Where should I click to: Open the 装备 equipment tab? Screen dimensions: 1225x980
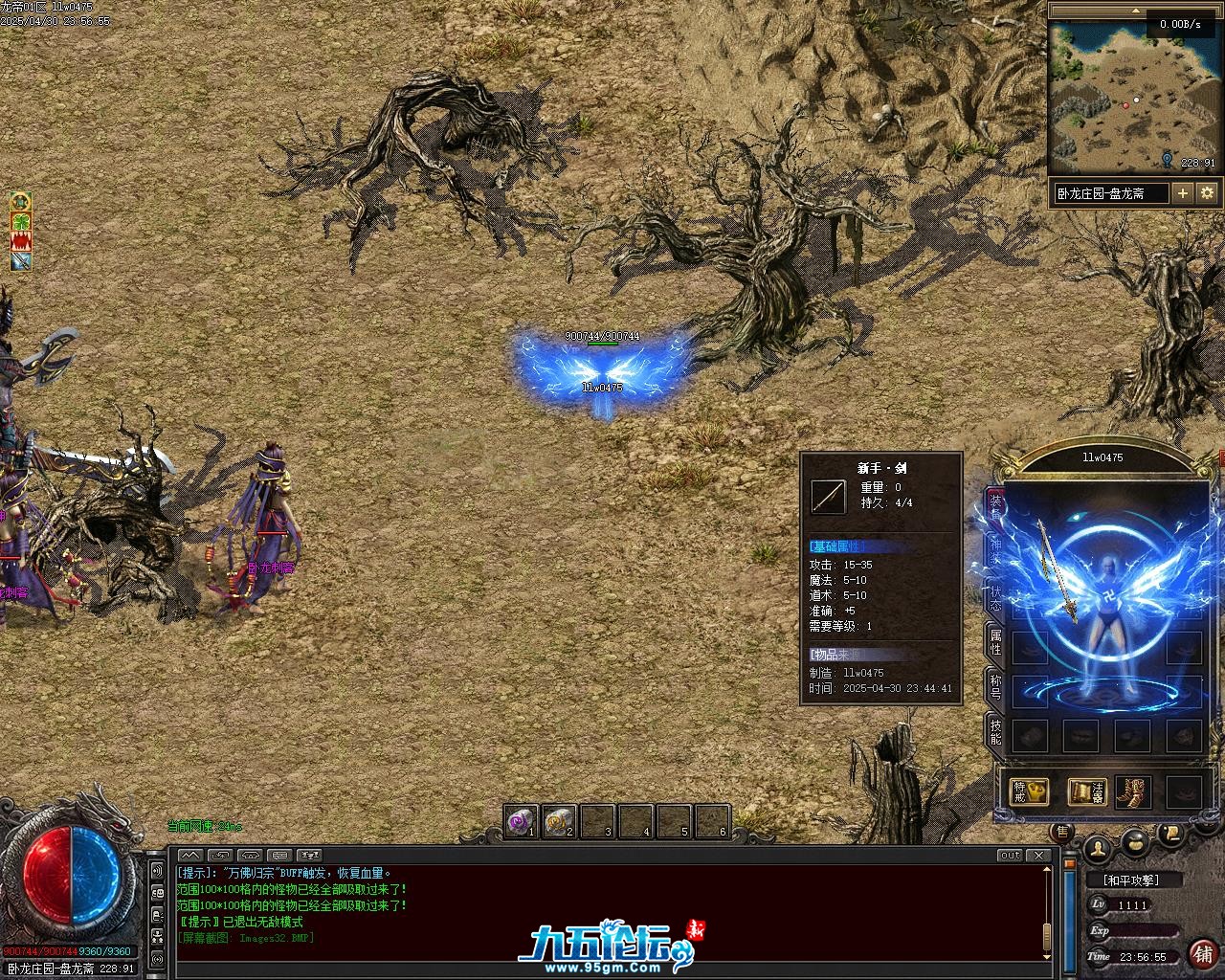click(995, 507)
